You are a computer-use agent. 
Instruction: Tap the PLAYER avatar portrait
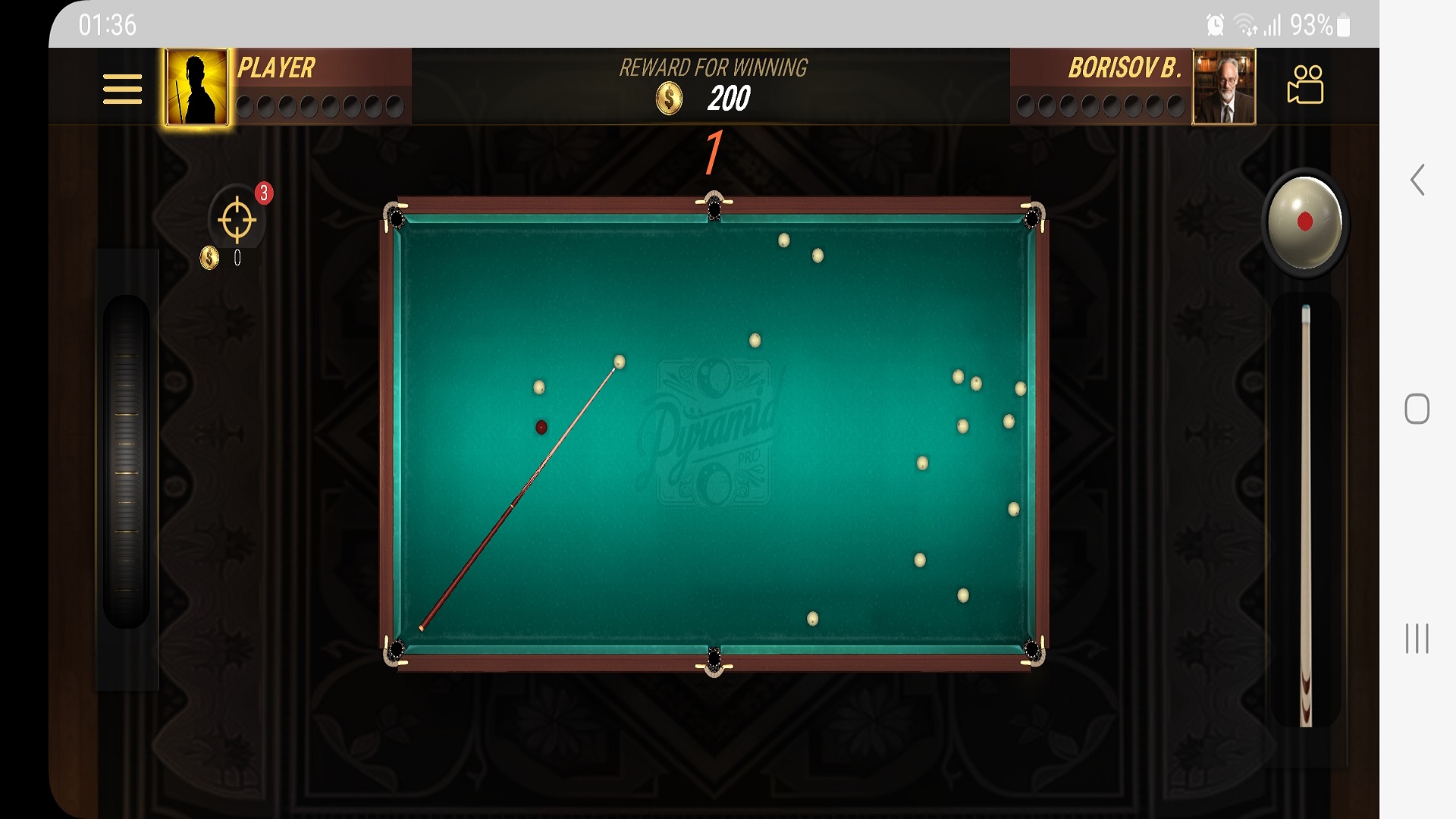196,86
